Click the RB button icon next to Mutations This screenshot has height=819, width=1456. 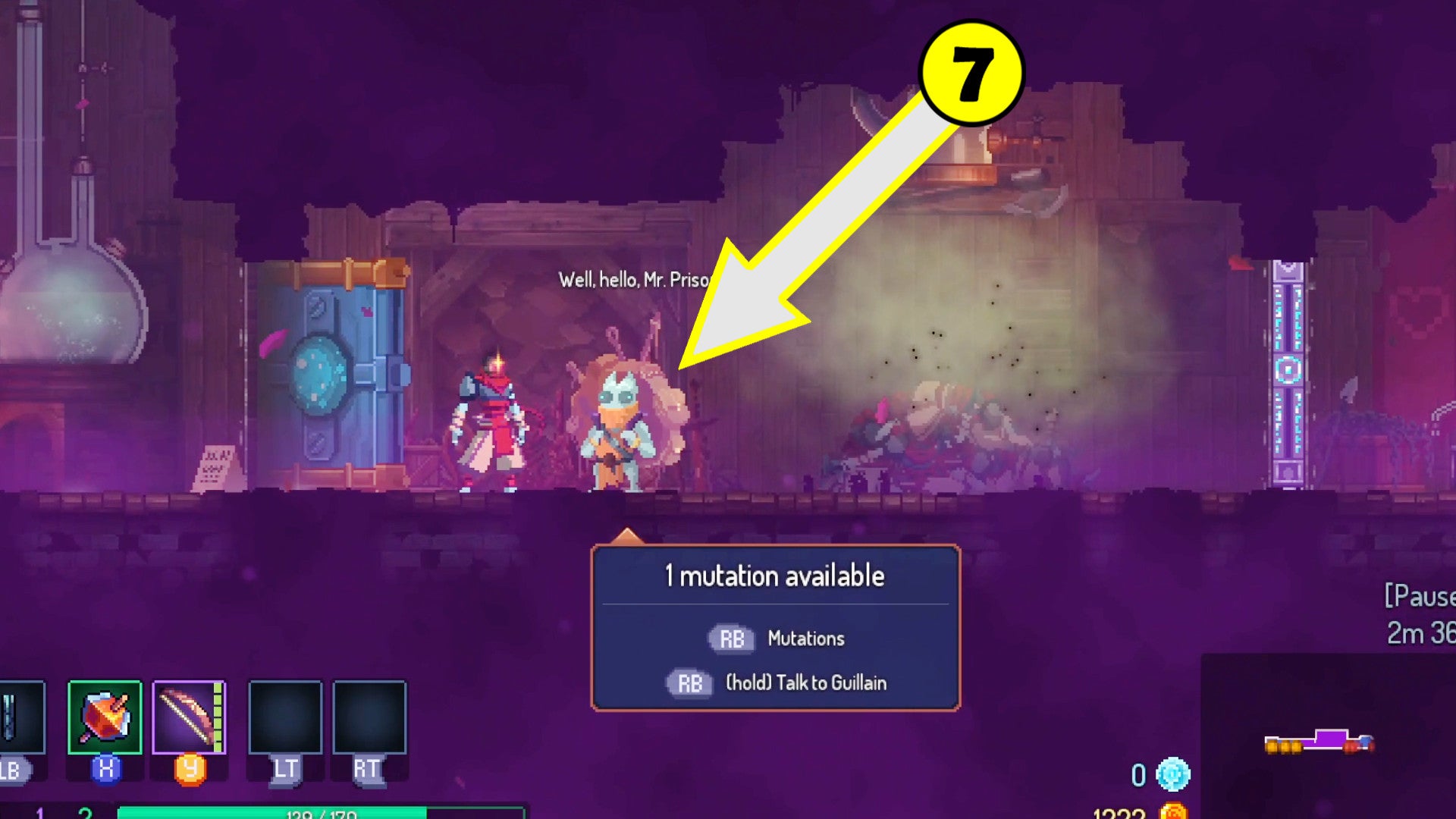coord(730,638)
